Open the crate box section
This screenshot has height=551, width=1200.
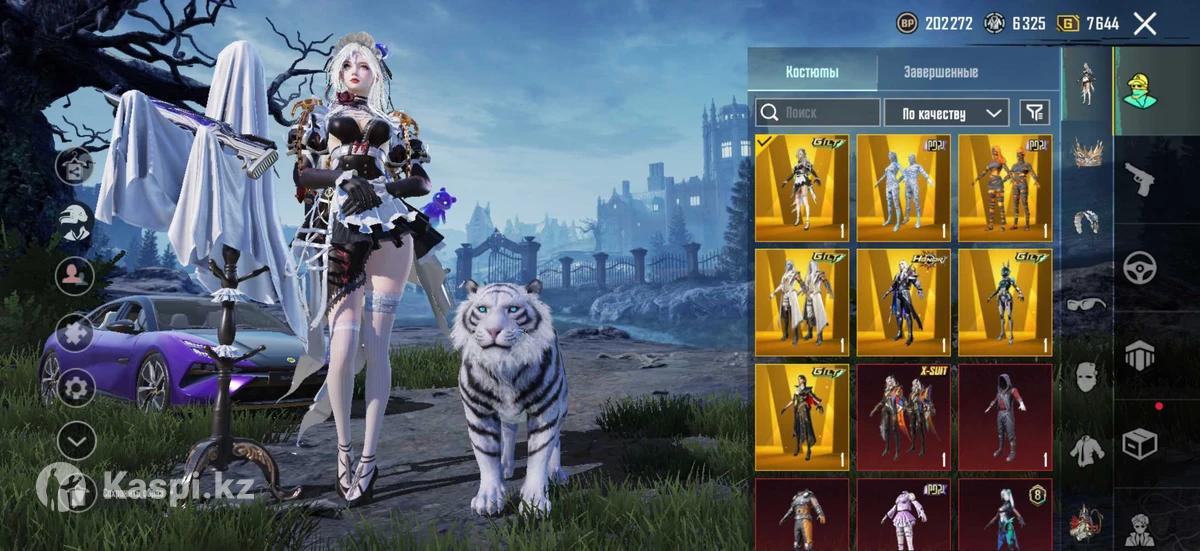pos(1139,442)
